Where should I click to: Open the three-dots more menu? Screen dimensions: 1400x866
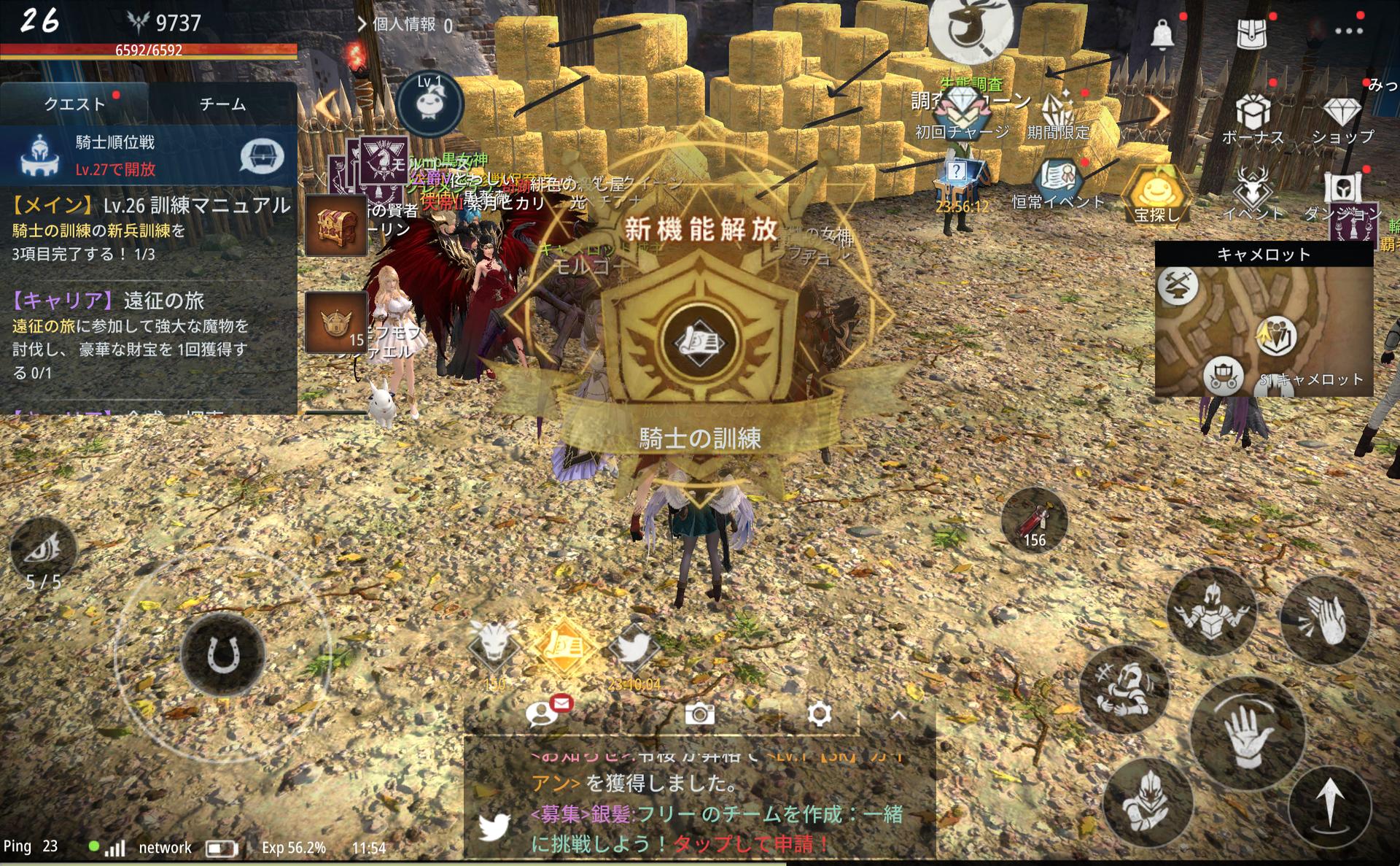point(1348,31)
